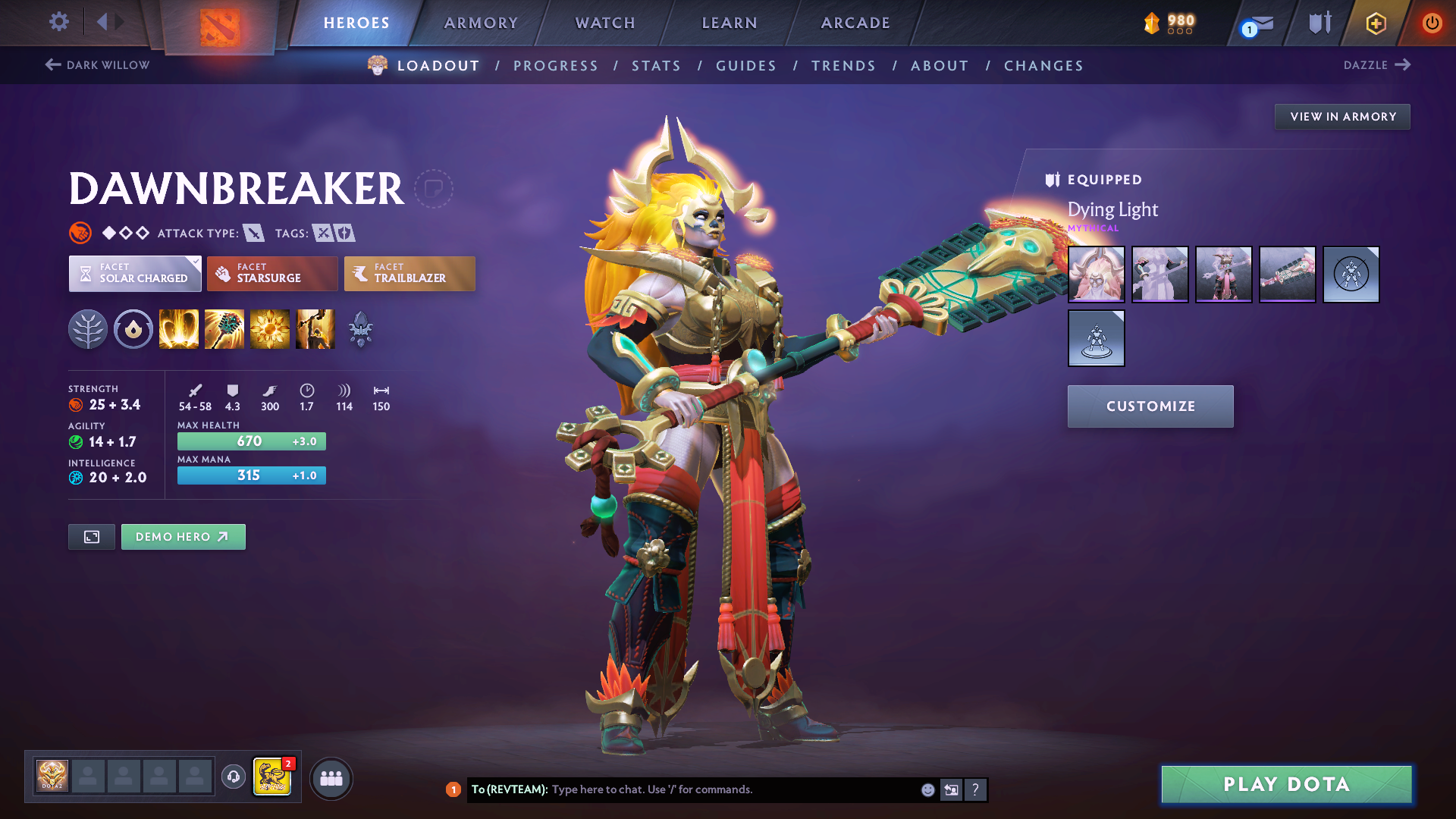This screenshot has width=1456, height=819.
Task: Open the friends list icon near party slots
Action: [x=331, y=778]
